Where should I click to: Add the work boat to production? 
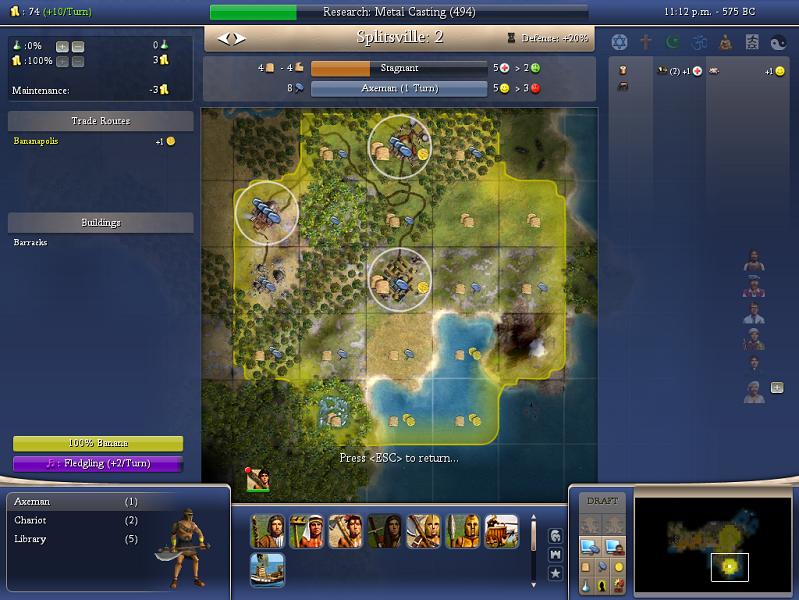pyautogui.click(x=267, y=569)
